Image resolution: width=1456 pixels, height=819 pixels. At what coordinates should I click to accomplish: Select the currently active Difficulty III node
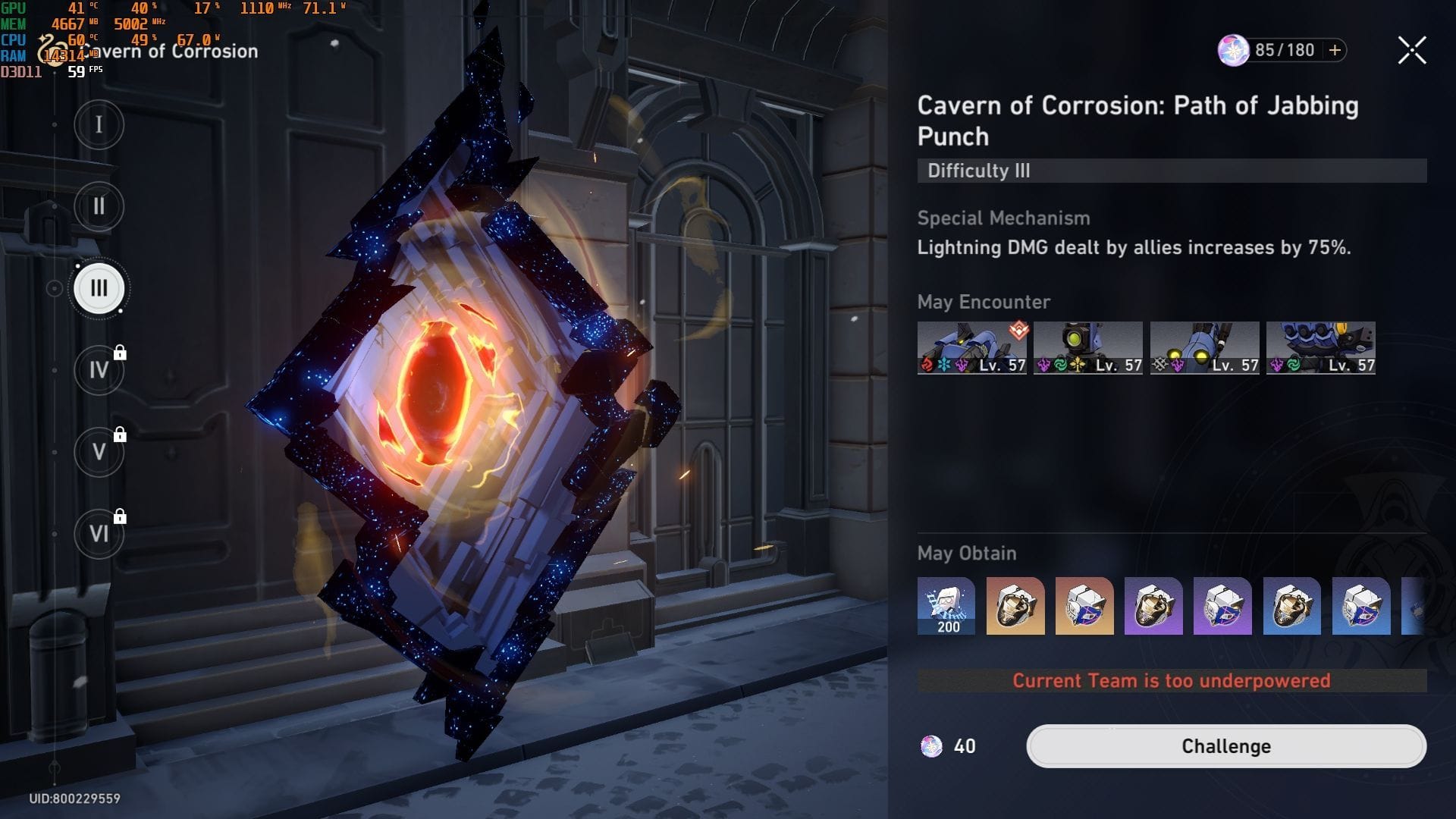99,288
